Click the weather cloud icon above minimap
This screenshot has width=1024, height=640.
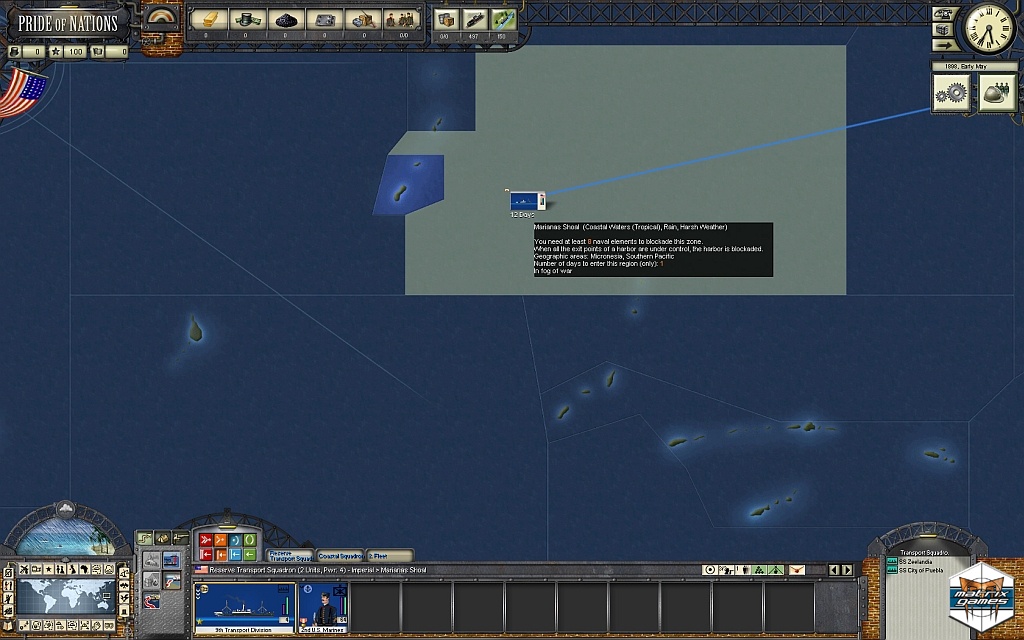(x=66, y=509)
